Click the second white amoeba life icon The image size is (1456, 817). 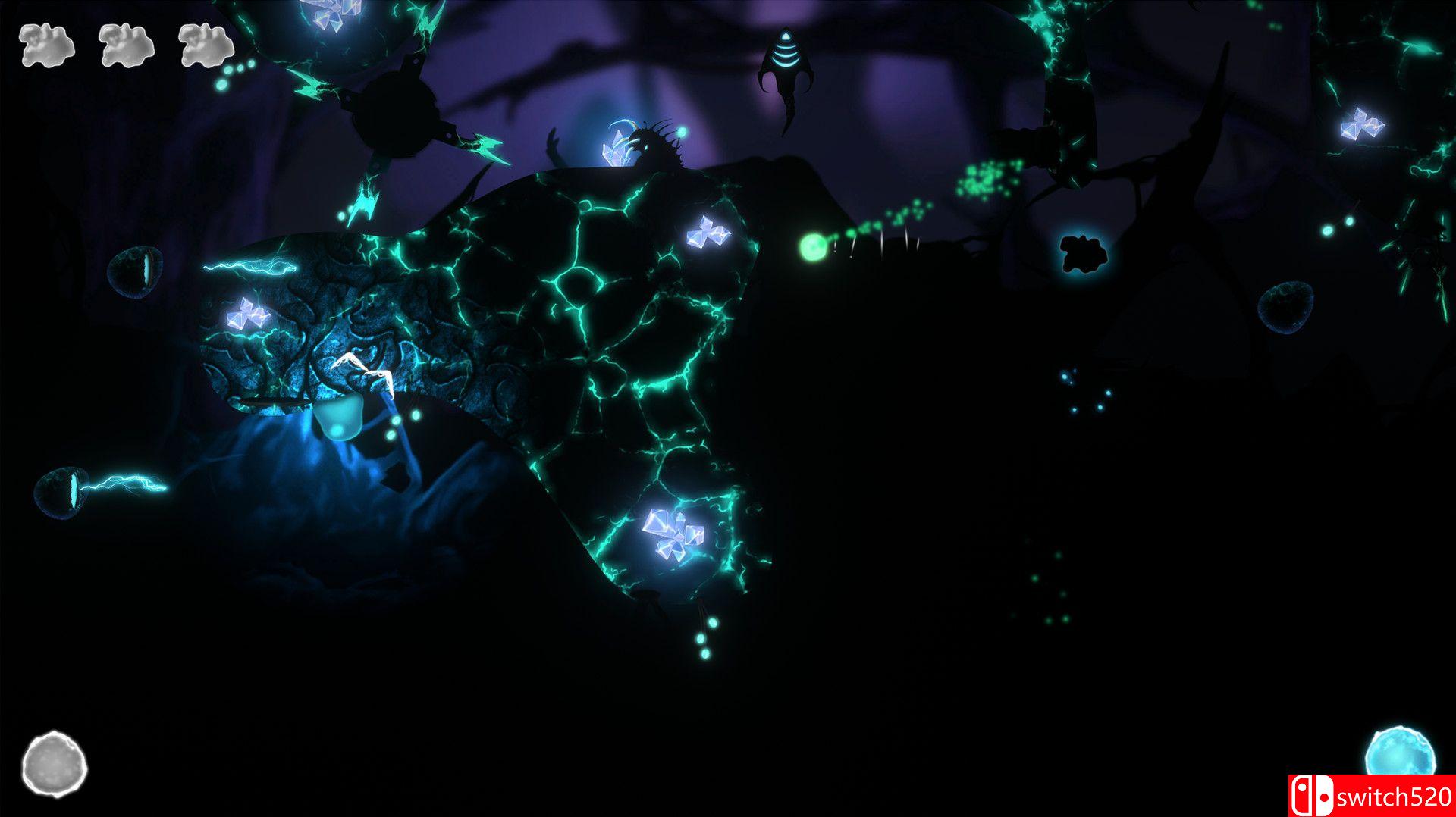point(127,47)
